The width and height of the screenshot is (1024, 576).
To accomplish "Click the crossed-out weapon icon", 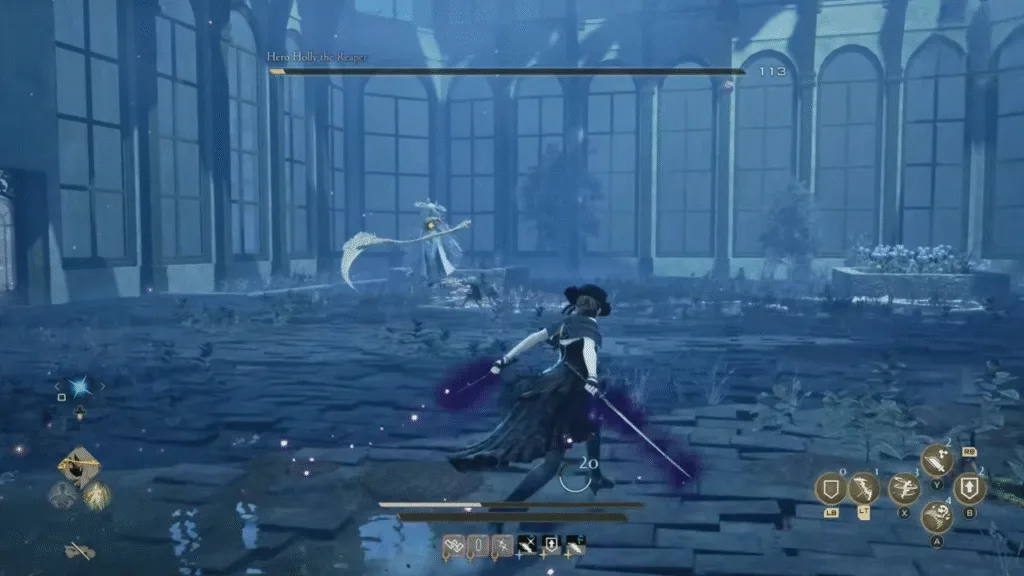I will coord(79,549).
